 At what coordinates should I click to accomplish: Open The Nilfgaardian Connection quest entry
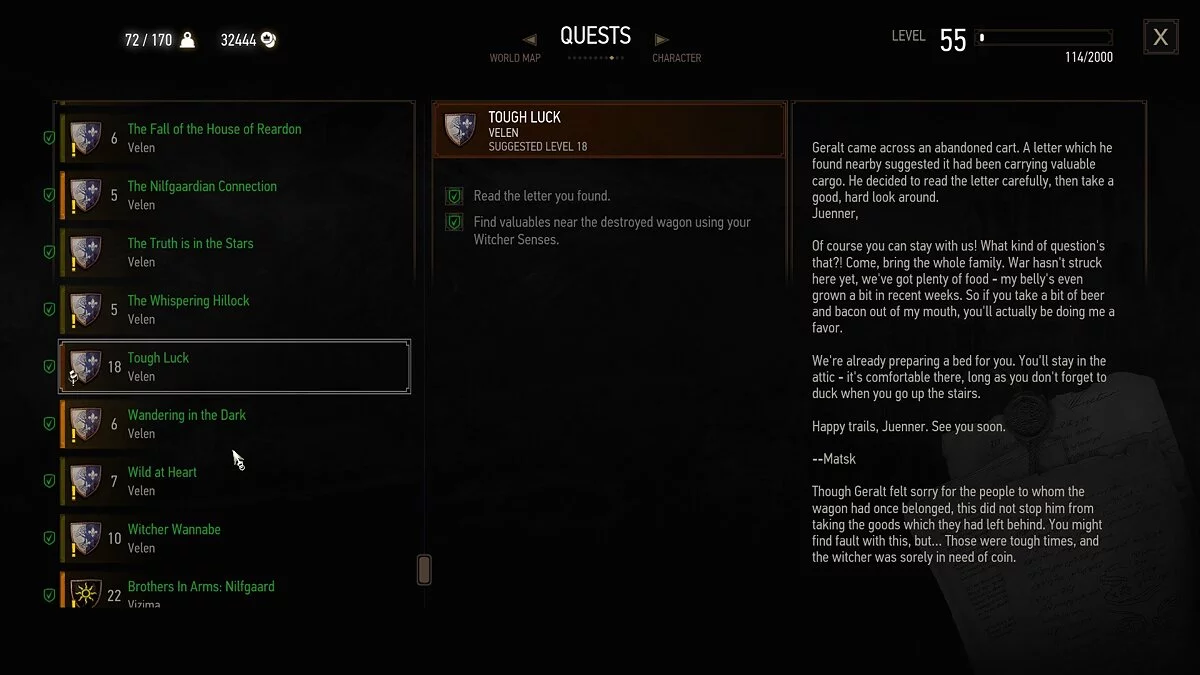click(202, 194)
